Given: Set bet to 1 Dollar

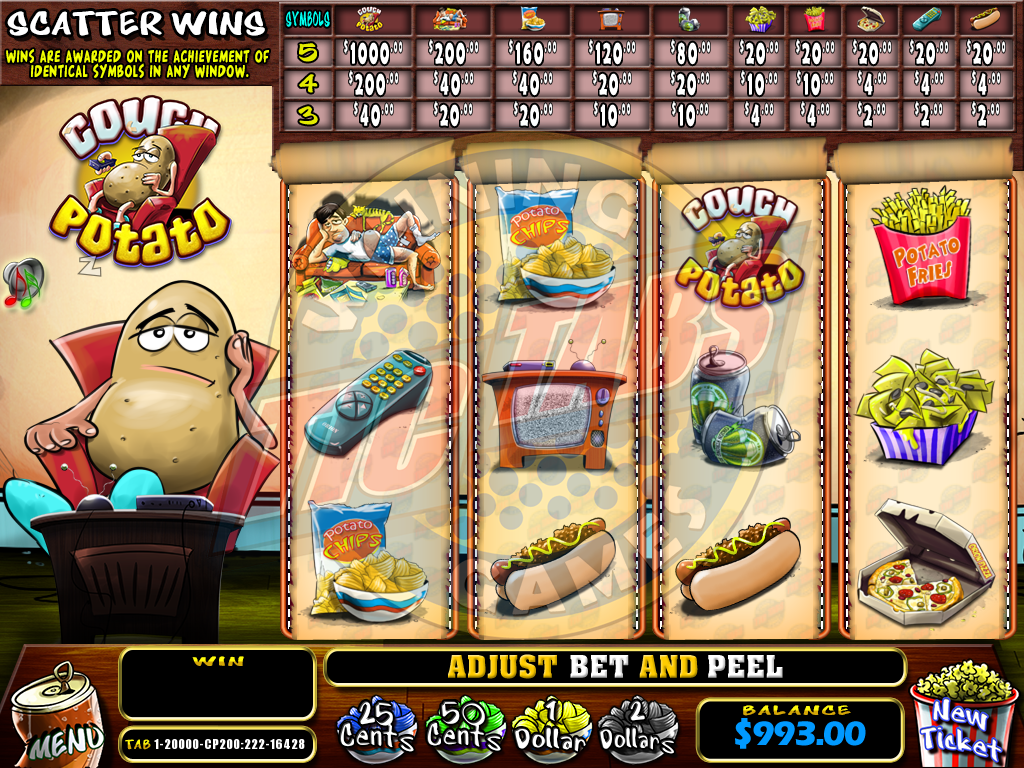Looking at the screenshot, I should coord(551,728).
